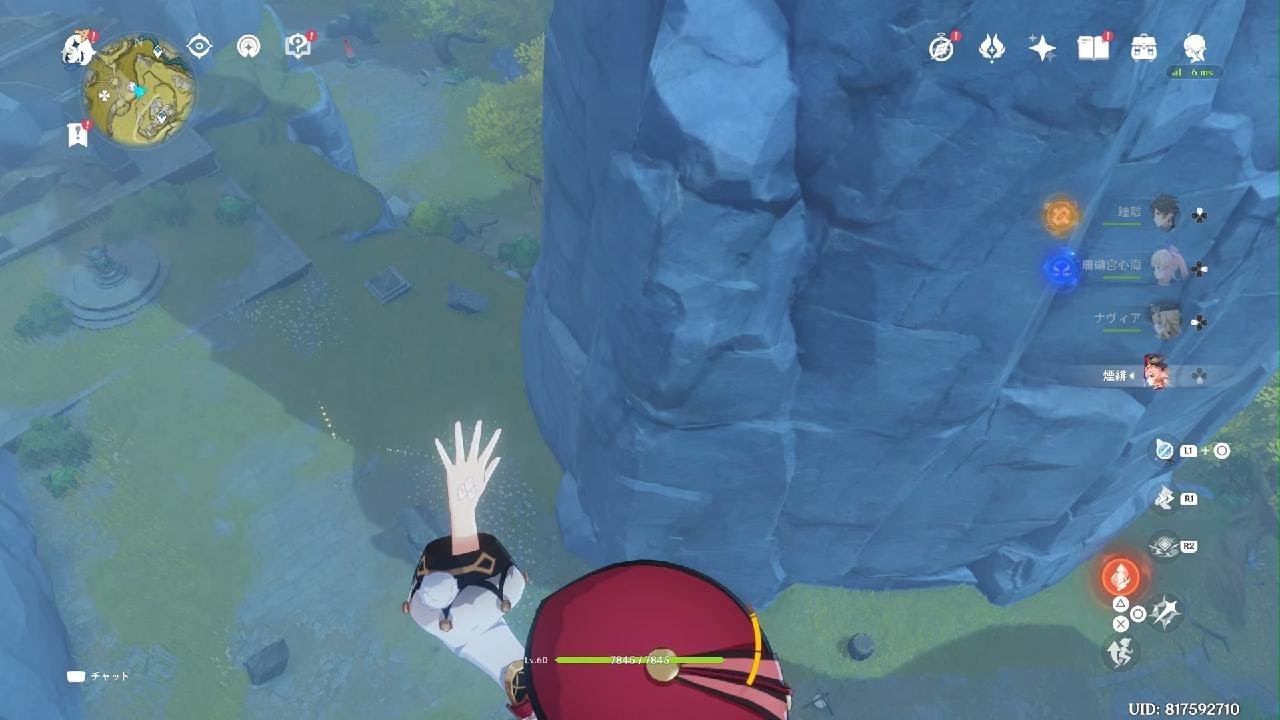The width and height of the screenshot is (1280, 720).
Task: Open the four-point star wish icon
Action: (1042, 47)
